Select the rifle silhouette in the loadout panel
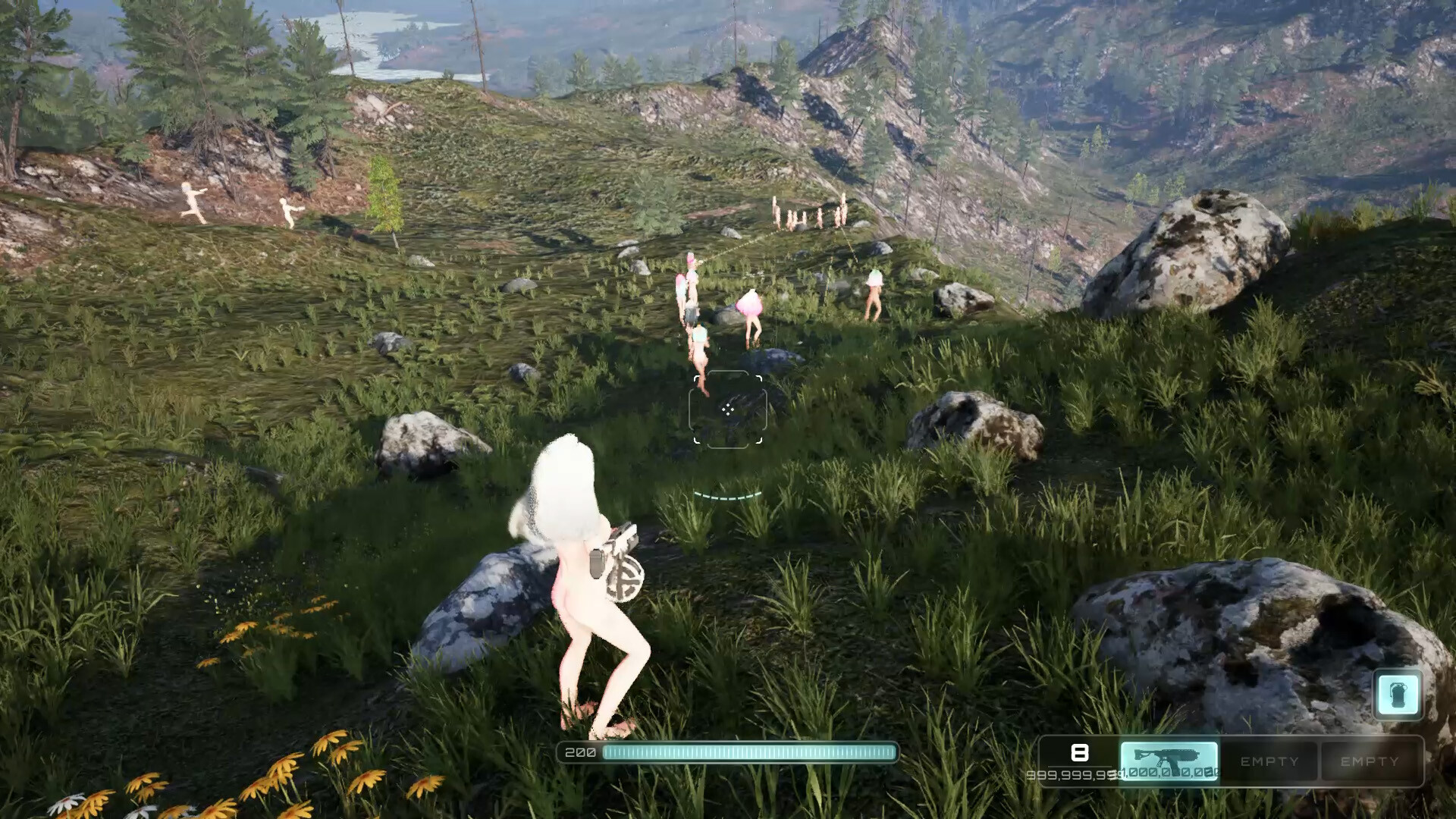The height and width of the screenshot is (819, 1456). [1169, 755]
